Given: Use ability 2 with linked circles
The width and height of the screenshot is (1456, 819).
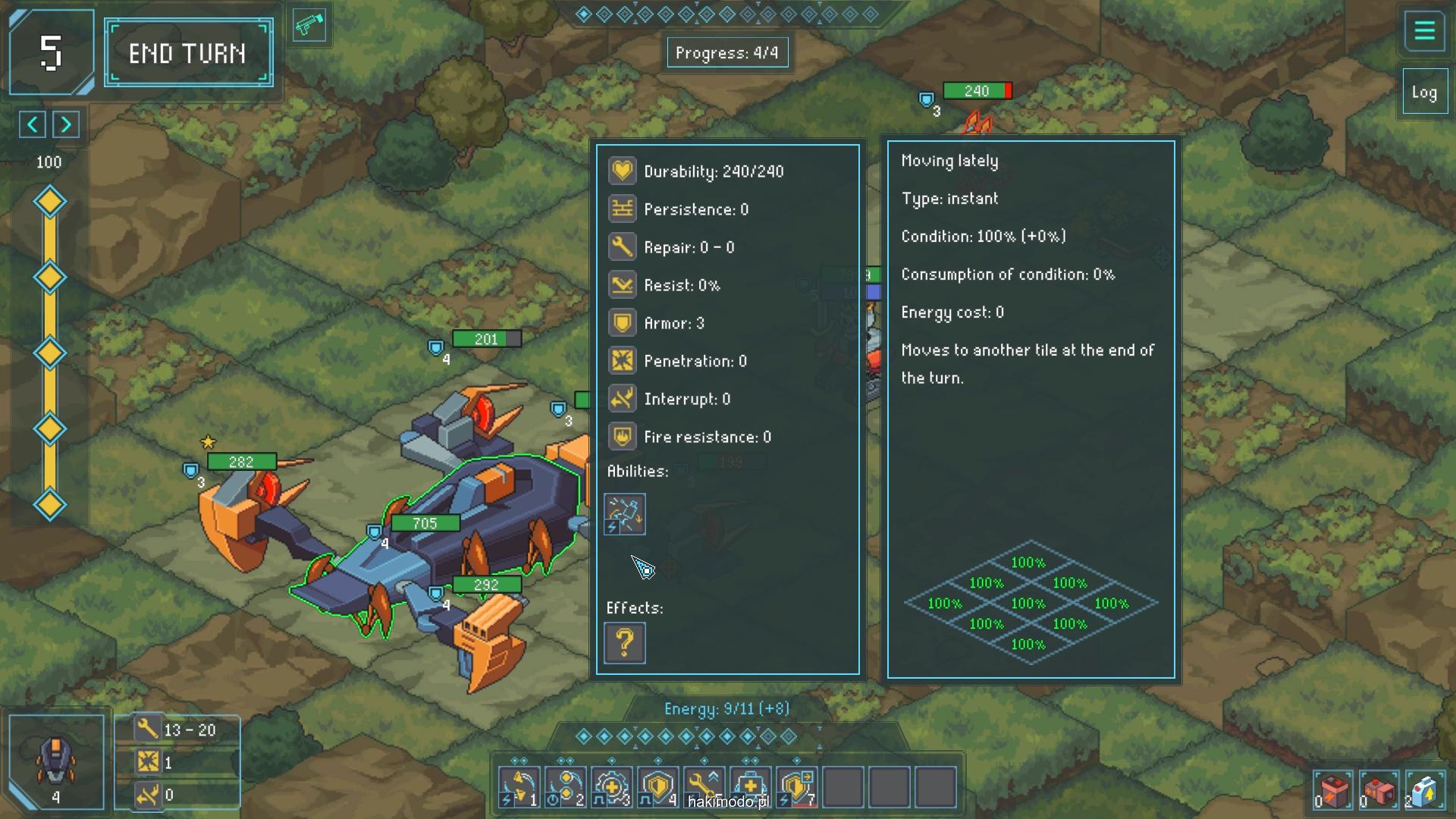Looking at the screenshot, I should tap(566, 787).
